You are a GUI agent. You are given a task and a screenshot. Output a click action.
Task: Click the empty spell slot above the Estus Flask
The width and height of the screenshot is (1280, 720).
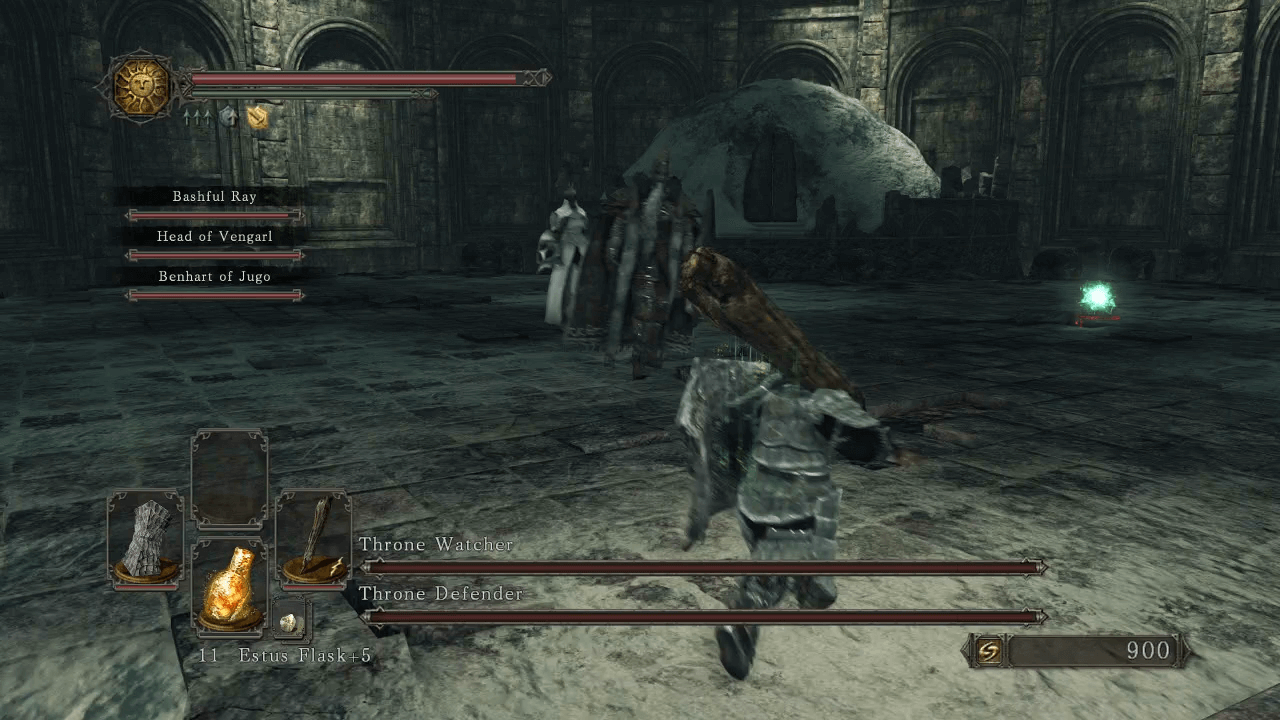(x=229, y=478)
